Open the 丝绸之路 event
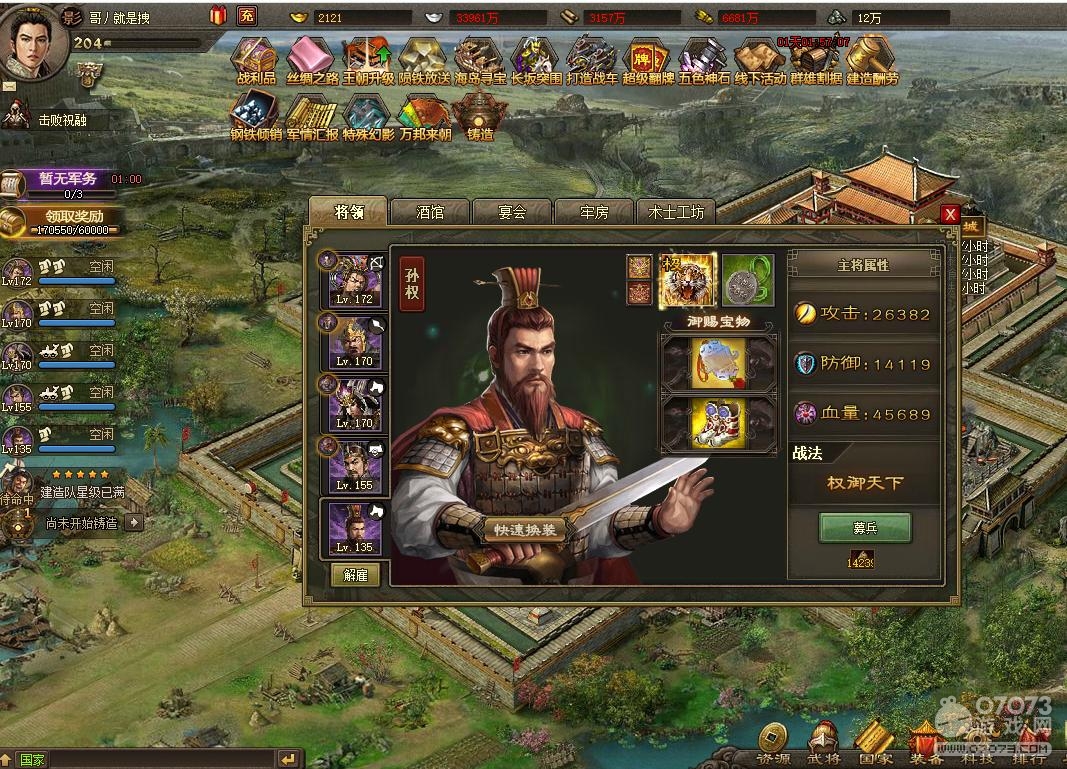 (312, 62)
